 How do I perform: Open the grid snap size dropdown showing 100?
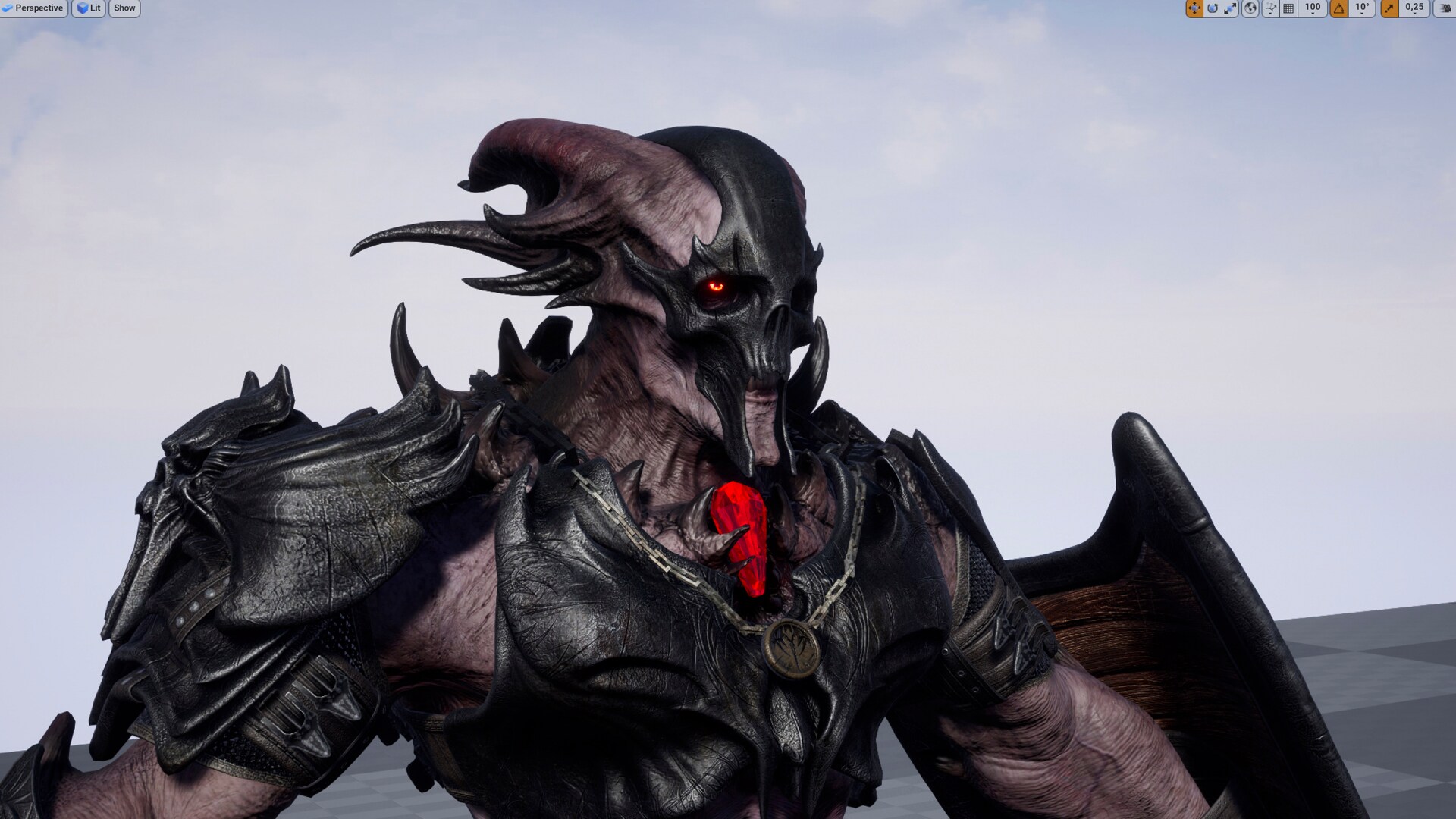click(1312, 8)
